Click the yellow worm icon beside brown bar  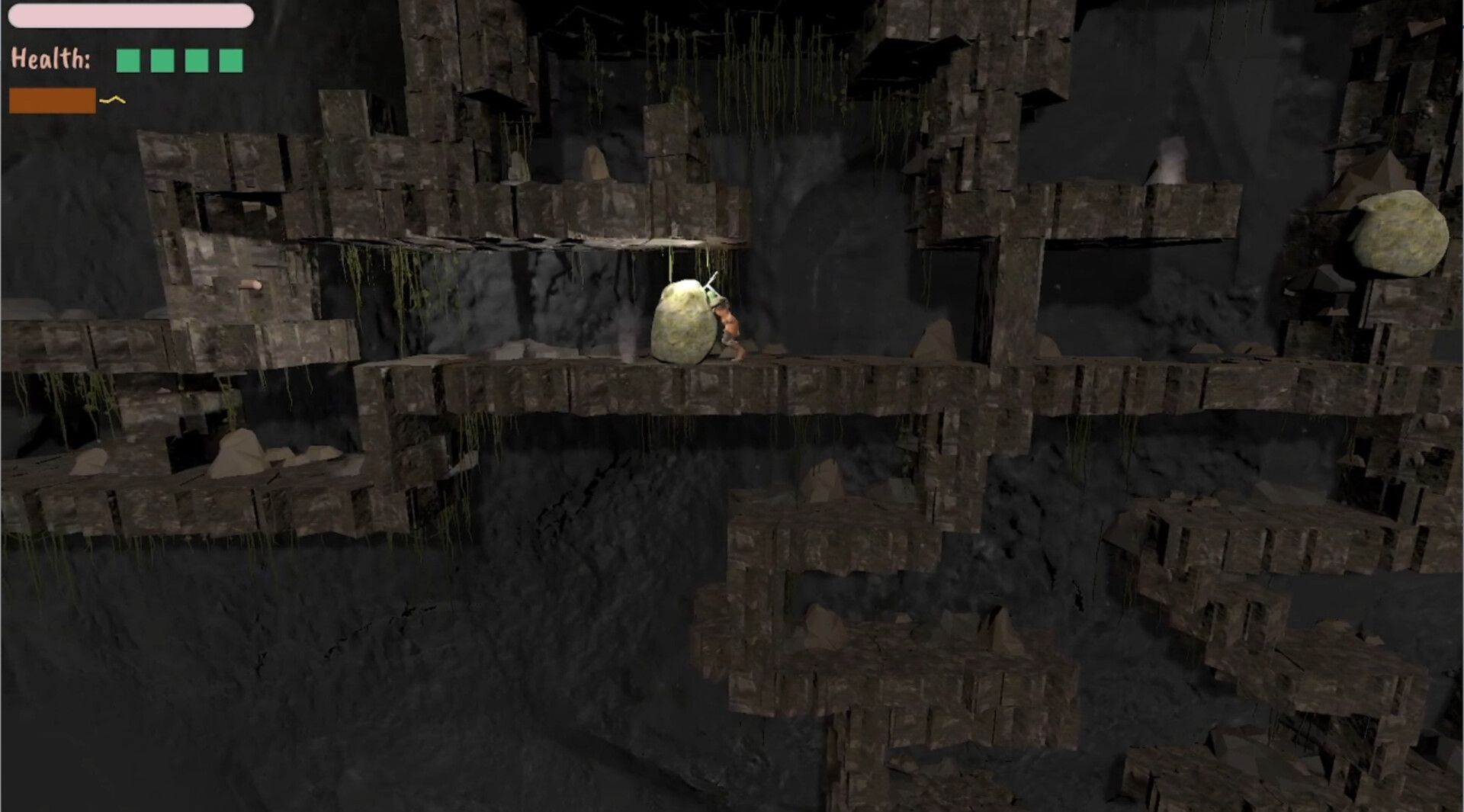[x=111, y=98]
